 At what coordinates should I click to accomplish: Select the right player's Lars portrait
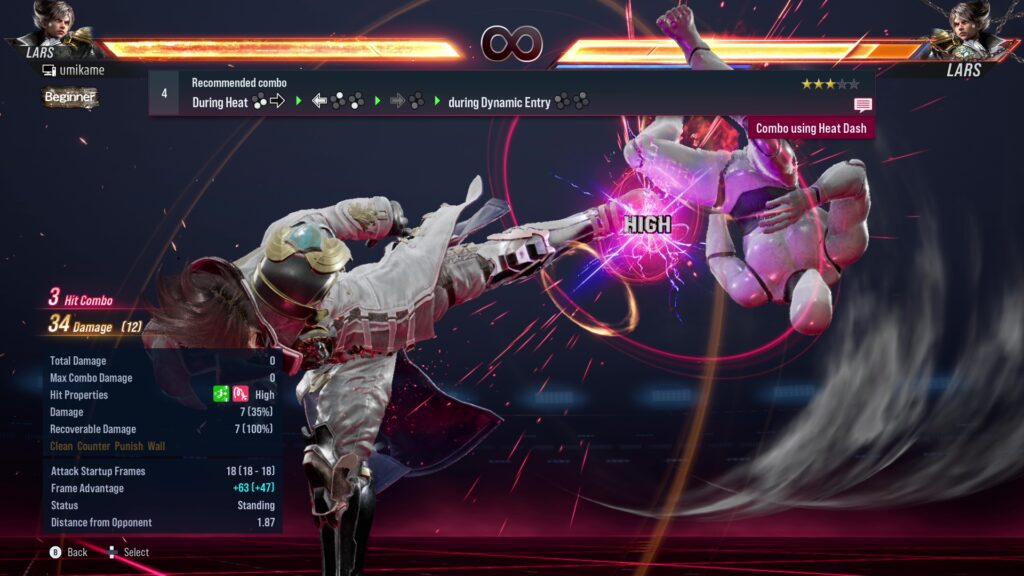(970, 22)
